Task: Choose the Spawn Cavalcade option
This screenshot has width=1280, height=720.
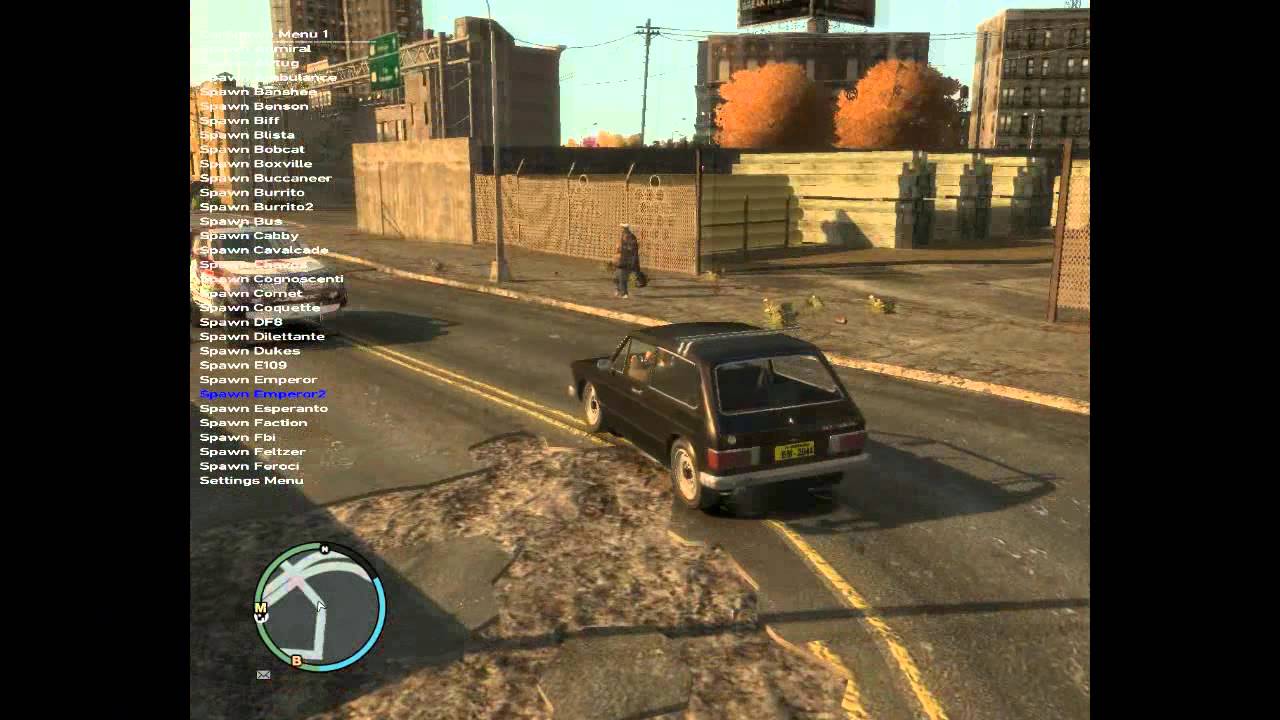Action: 263,250
